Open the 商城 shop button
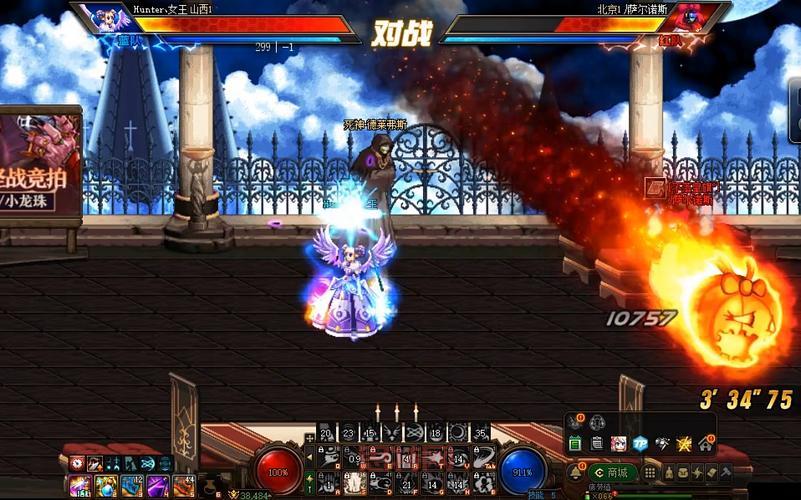This screenshot has width=801, height=500. 611,472
